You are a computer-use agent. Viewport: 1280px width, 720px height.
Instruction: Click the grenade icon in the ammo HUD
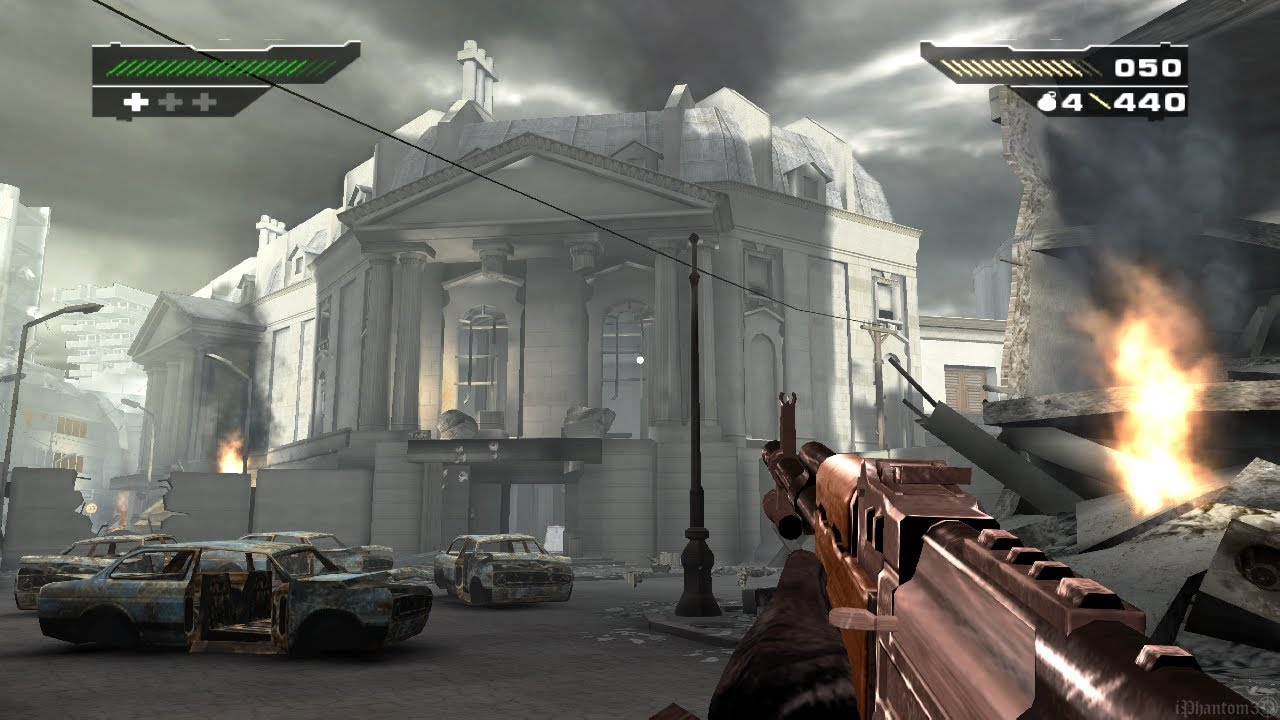pyautogui.click(x=1047, y=101)
